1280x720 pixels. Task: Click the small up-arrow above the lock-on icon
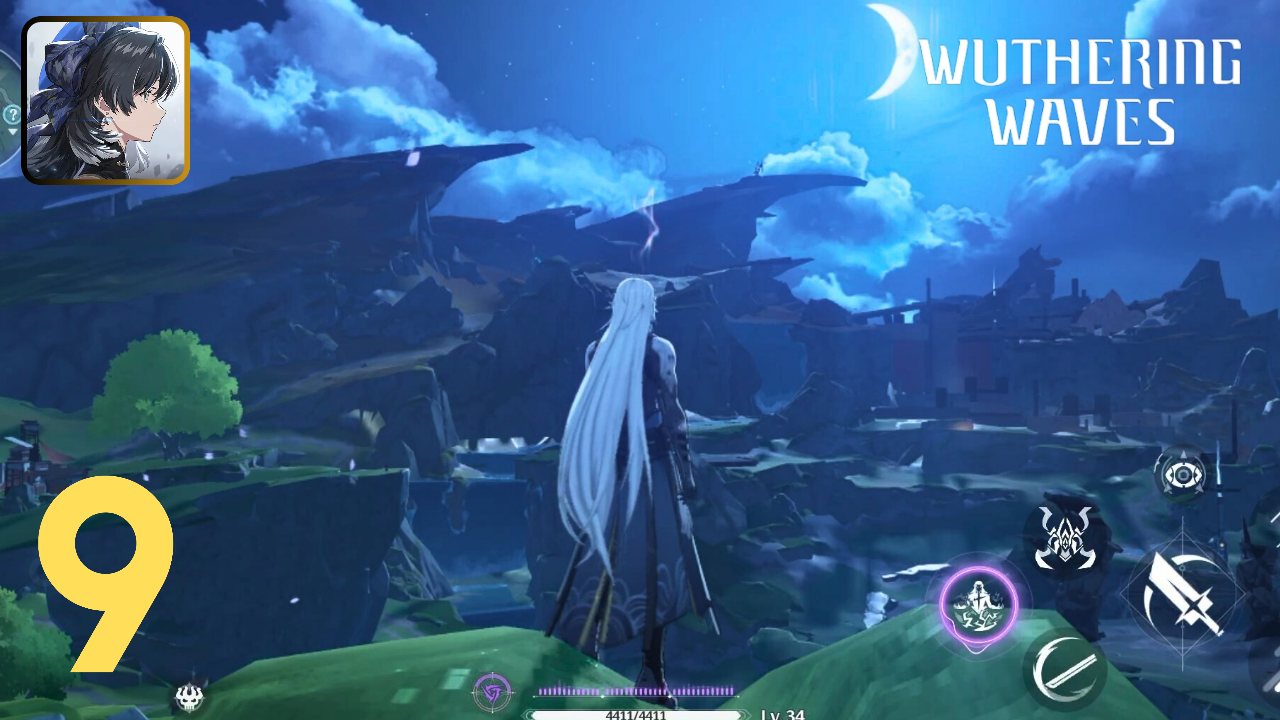[1183, 454]
